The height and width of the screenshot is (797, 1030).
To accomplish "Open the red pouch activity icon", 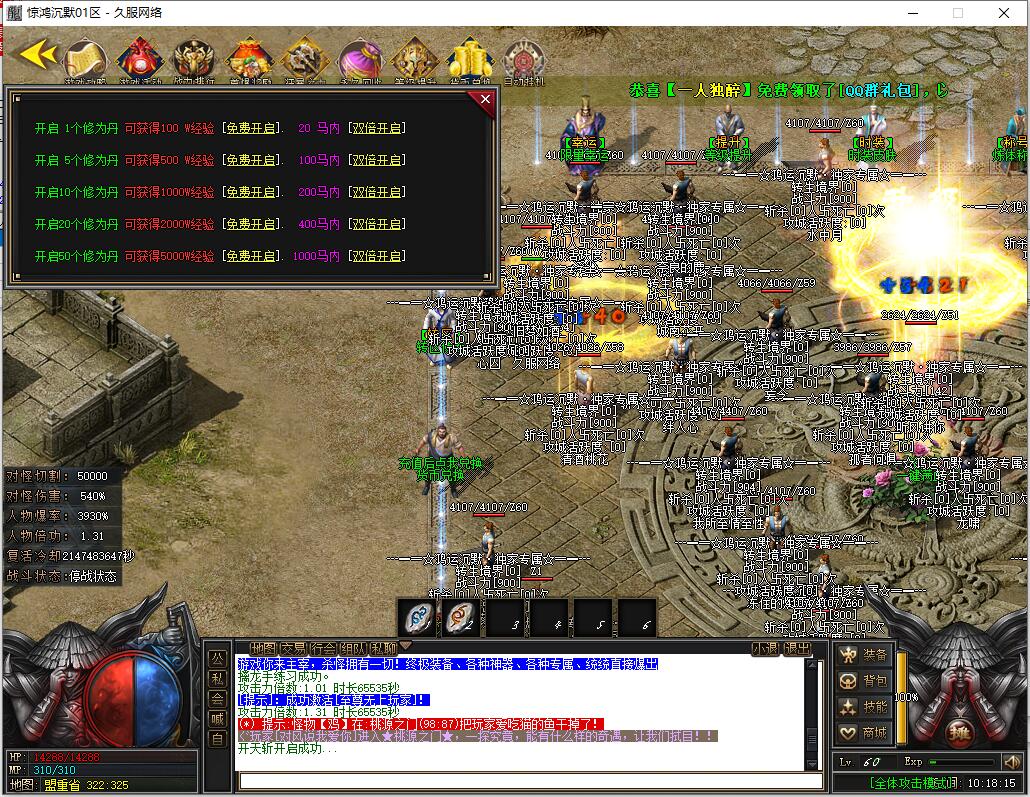I will tap(140, 59).
